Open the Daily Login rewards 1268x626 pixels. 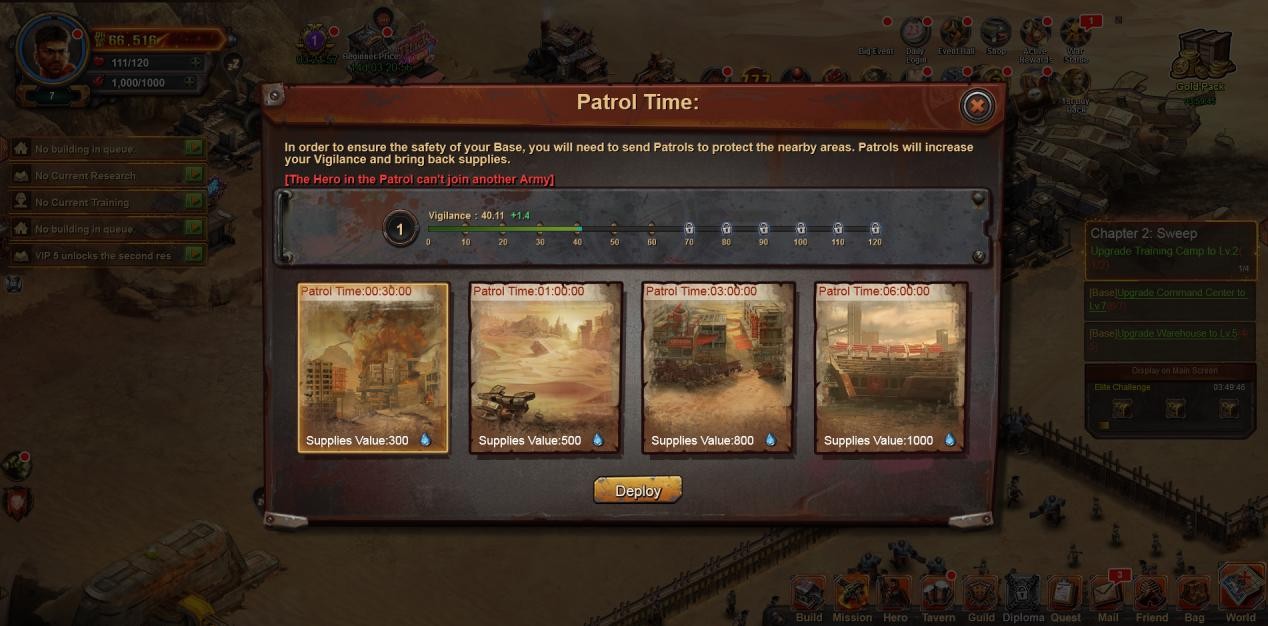click(915, 35)
